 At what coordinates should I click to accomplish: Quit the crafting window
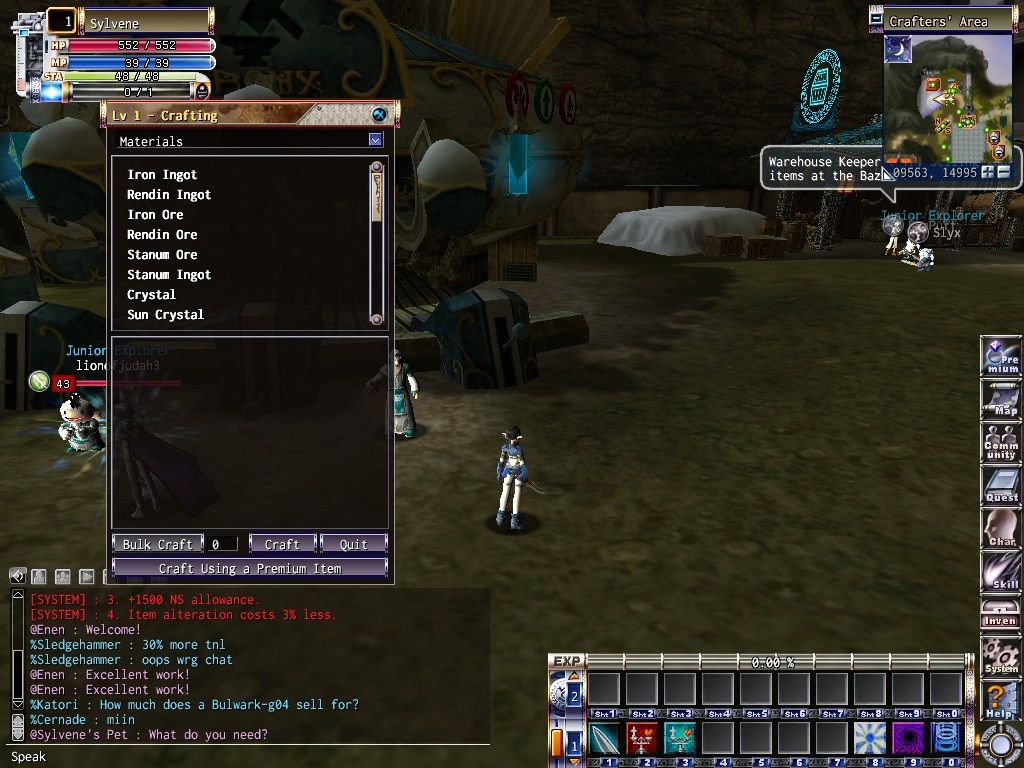(x=353, y=544)
